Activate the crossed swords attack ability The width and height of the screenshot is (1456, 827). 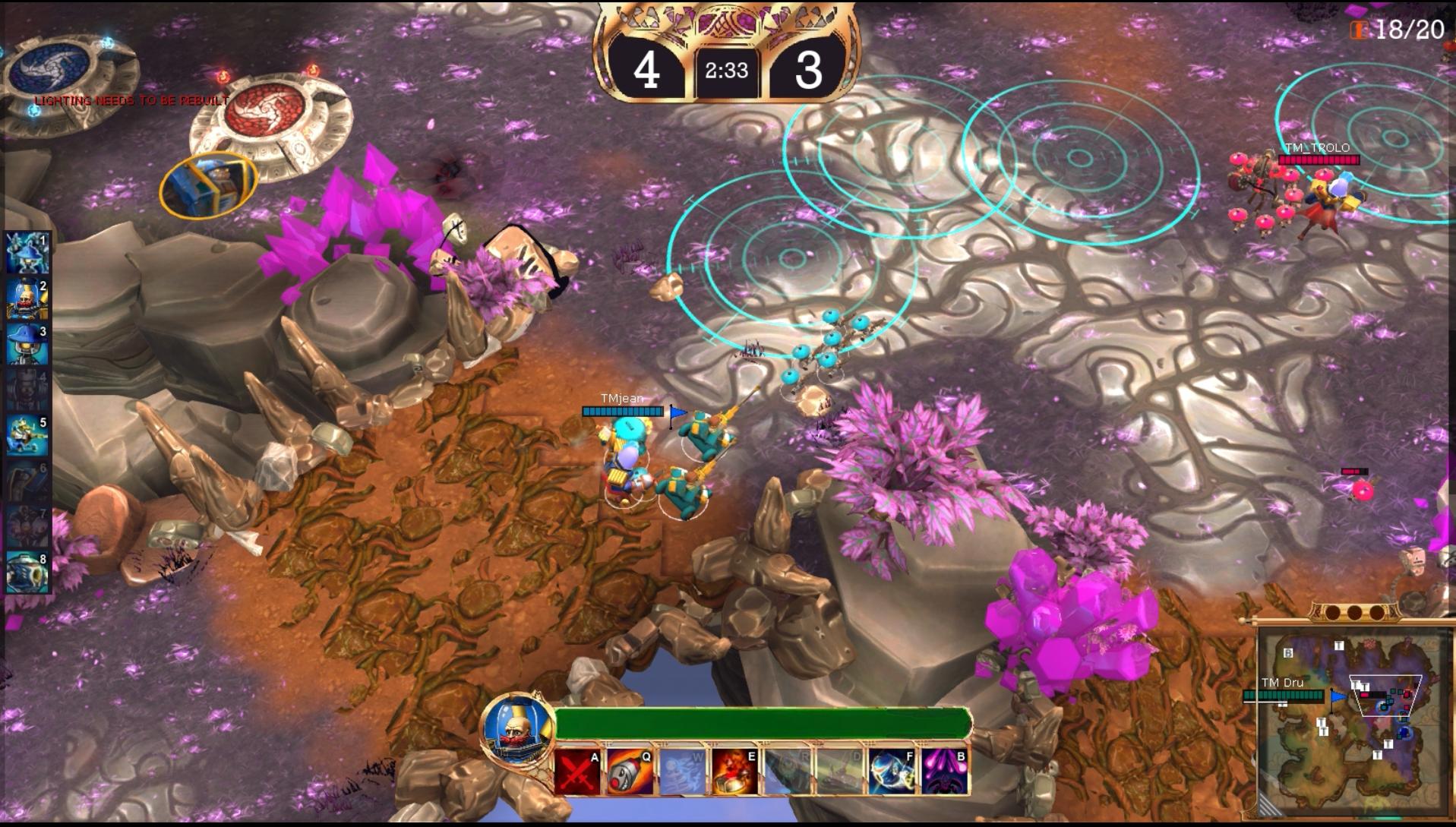577,772
